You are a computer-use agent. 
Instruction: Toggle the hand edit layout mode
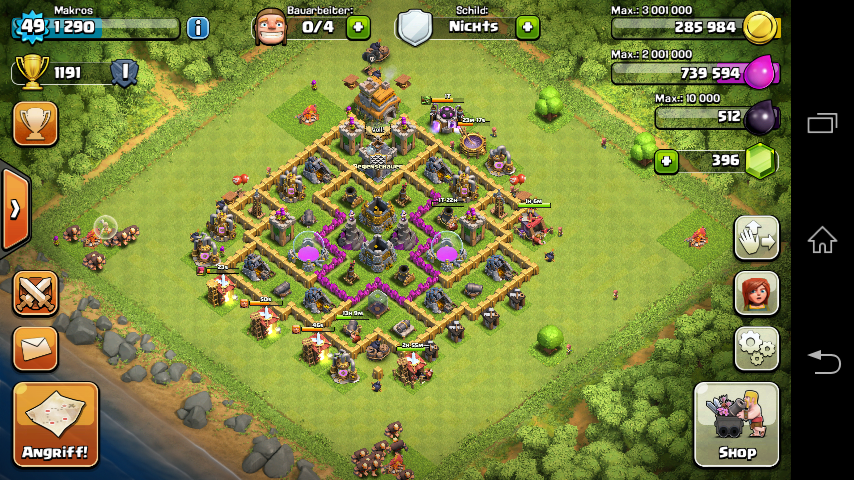click(756, 238)
